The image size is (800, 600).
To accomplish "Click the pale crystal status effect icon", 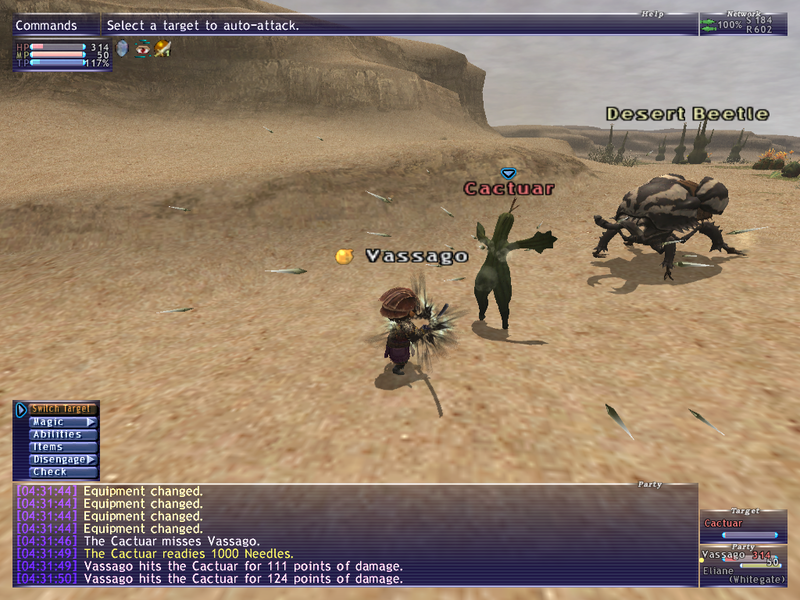I will pos(123,48).
